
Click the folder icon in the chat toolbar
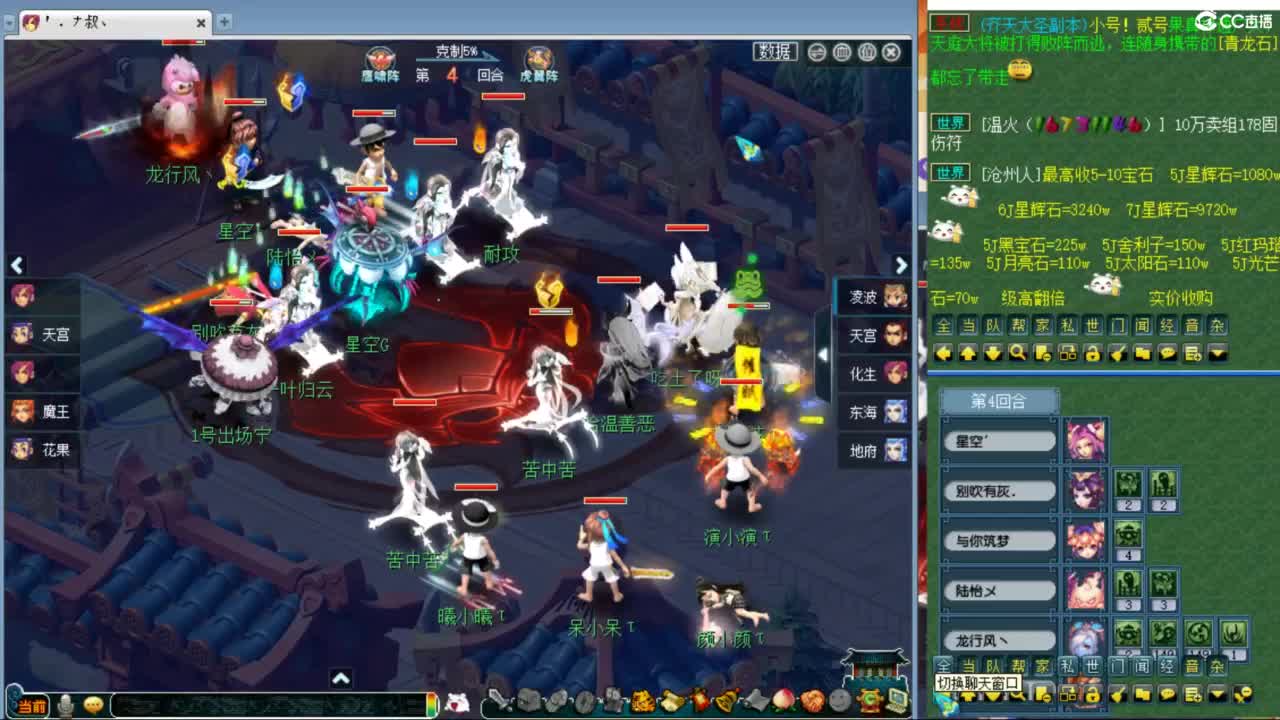1142,352
